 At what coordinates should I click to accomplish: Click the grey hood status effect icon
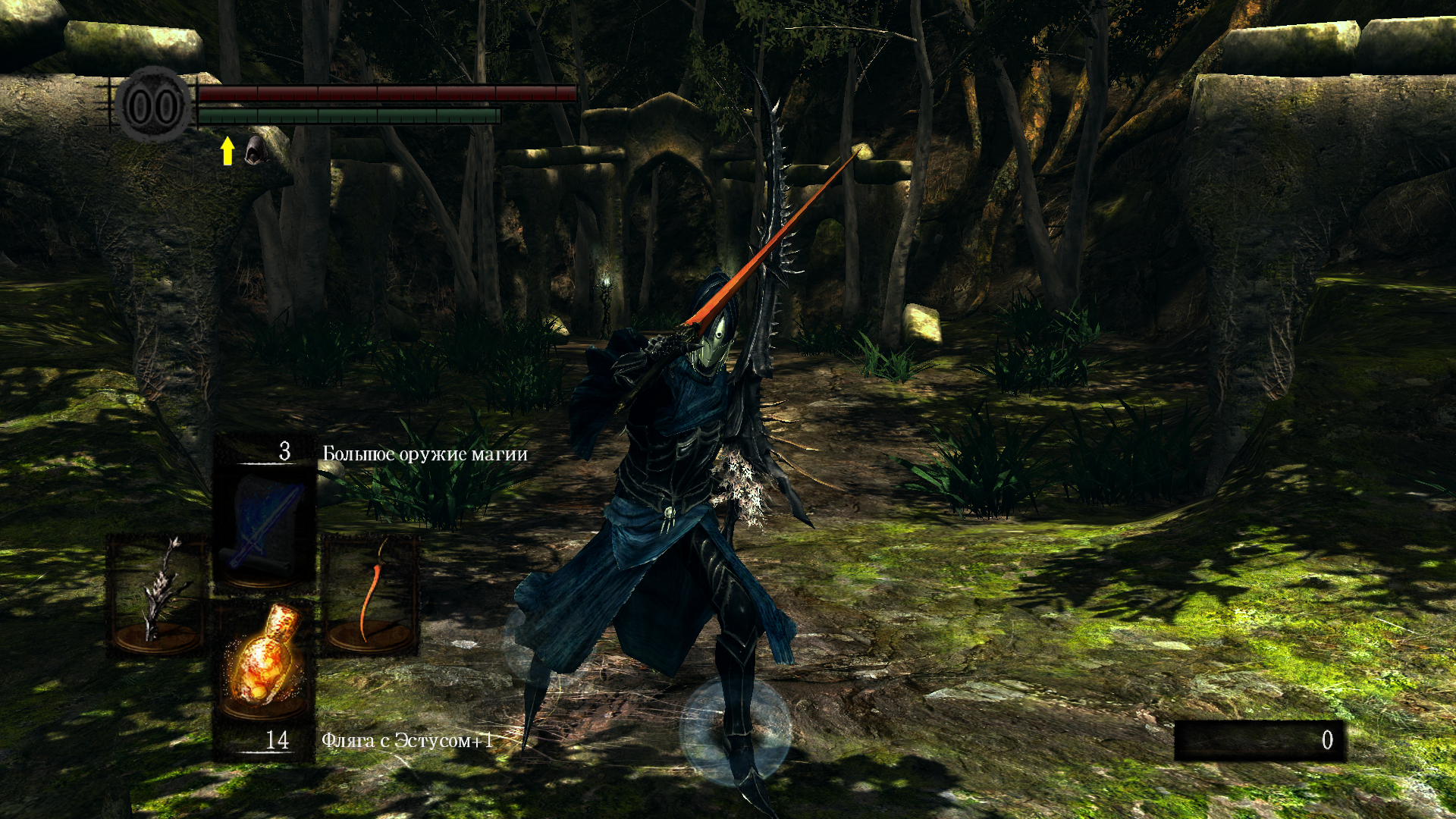[254, 150]
